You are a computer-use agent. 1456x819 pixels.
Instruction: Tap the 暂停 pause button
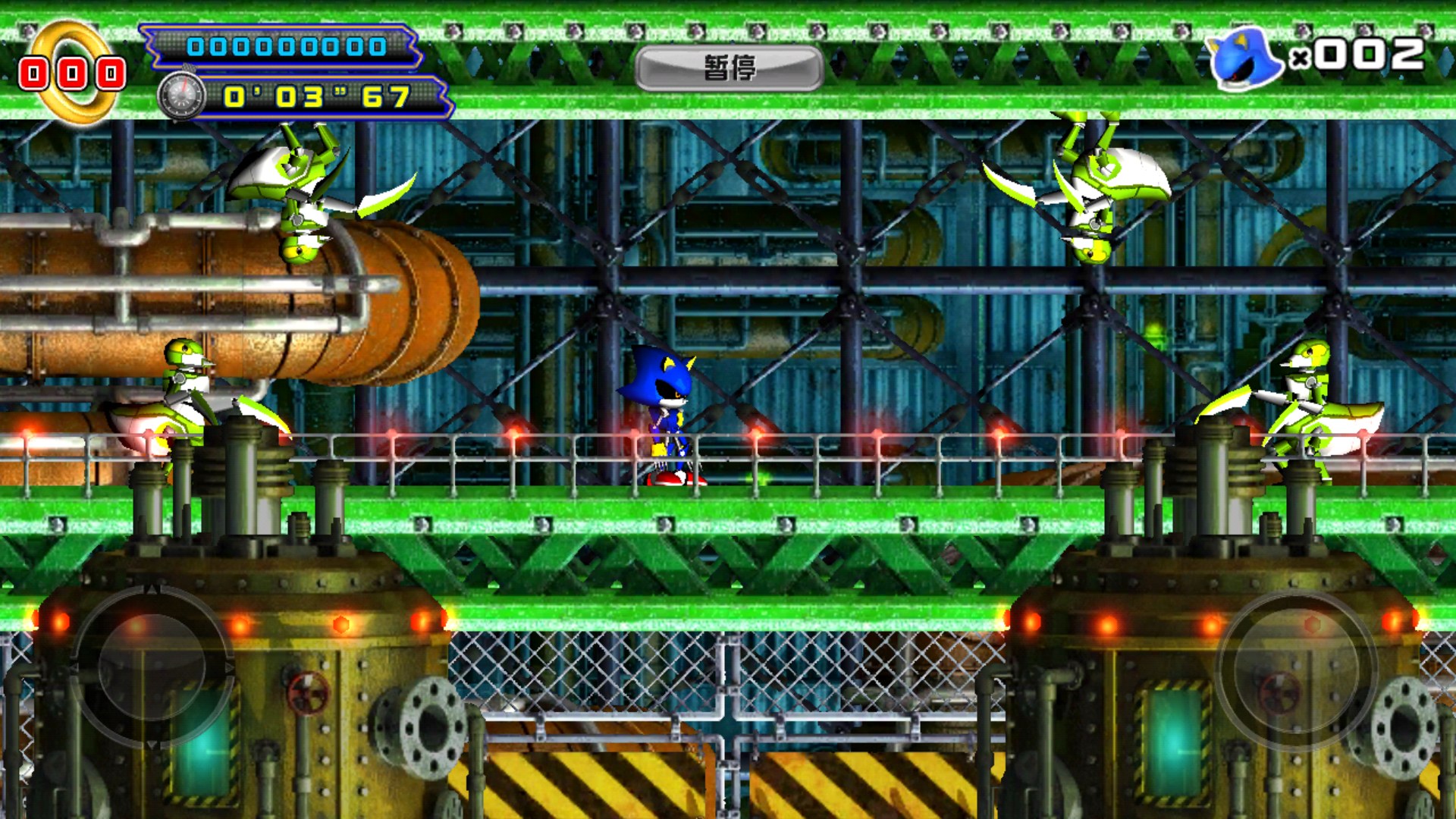pyautogui.click(x=729, y=68)
